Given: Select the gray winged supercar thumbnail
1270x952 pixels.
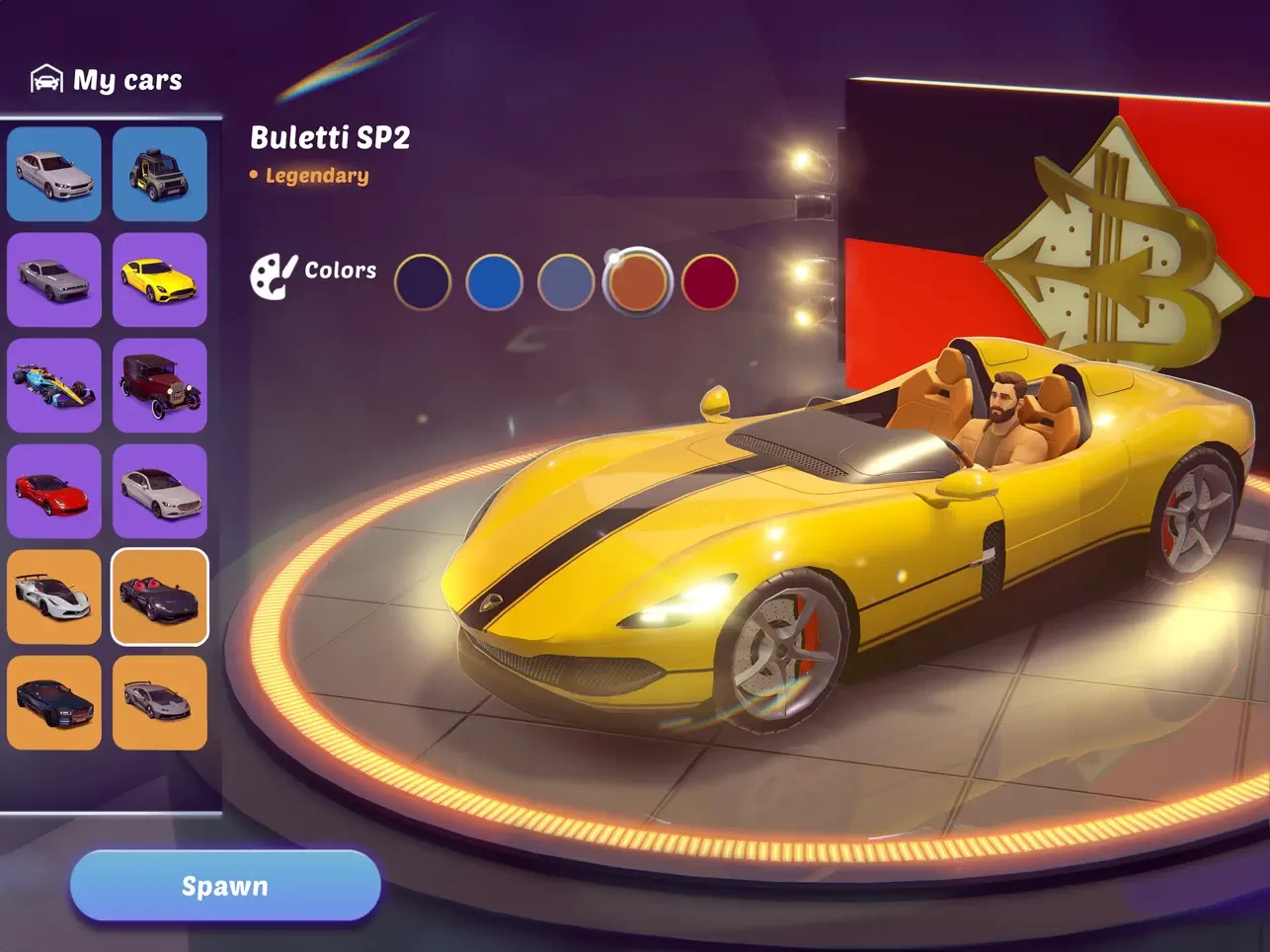Looking at the screenshot, I should click(x=160, y=702).
